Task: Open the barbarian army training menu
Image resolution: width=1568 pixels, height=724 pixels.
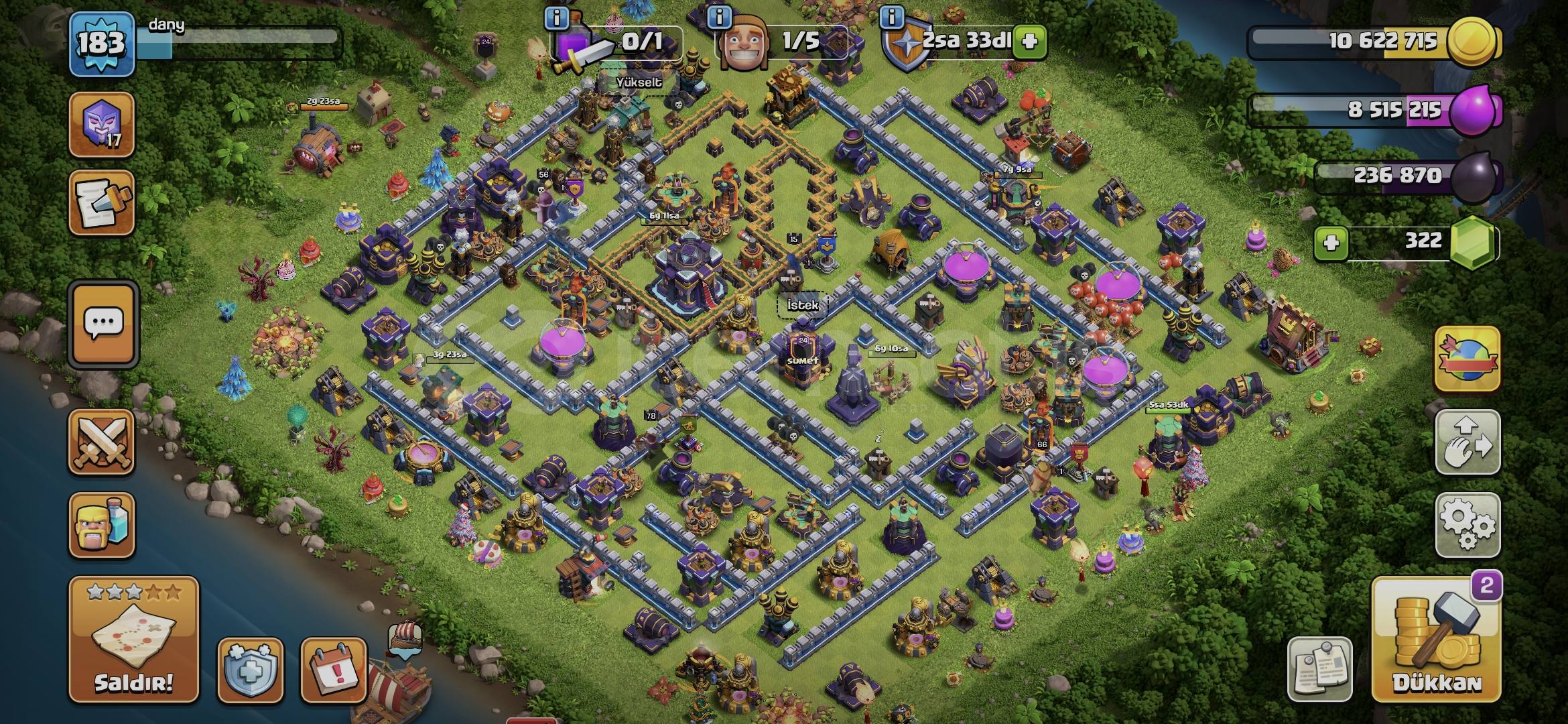Action: pos(102,525)
